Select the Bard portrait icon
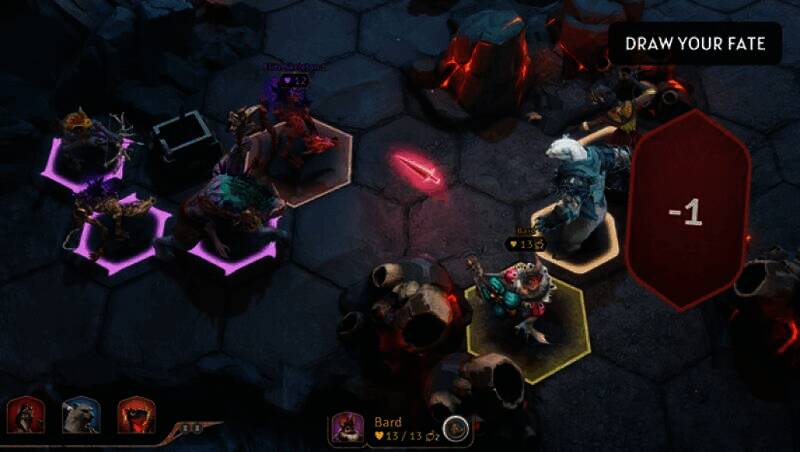 pos(347,428)
